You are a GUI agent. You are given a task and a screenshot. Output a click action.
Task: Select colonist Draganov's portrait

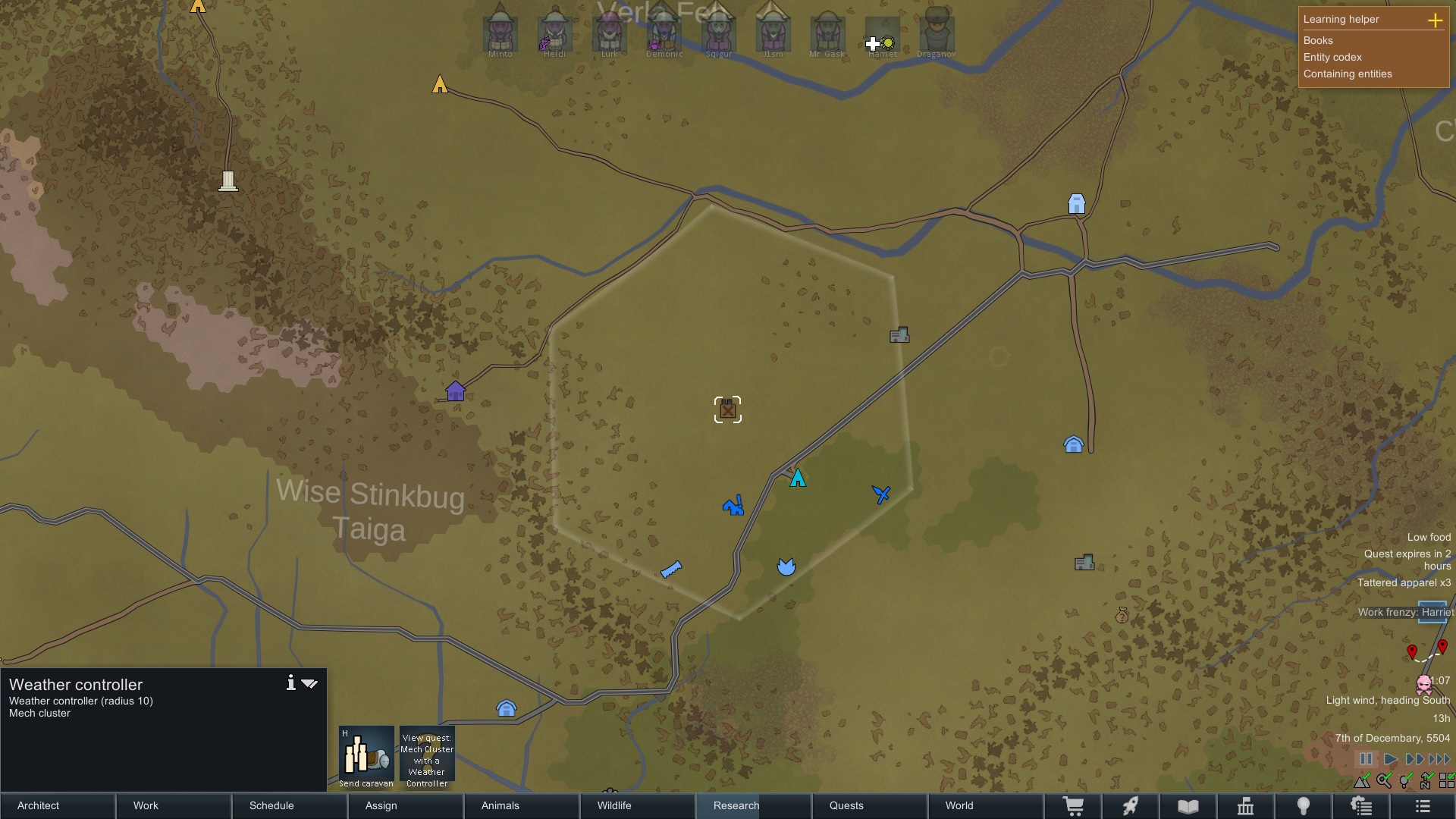[936, 32]
